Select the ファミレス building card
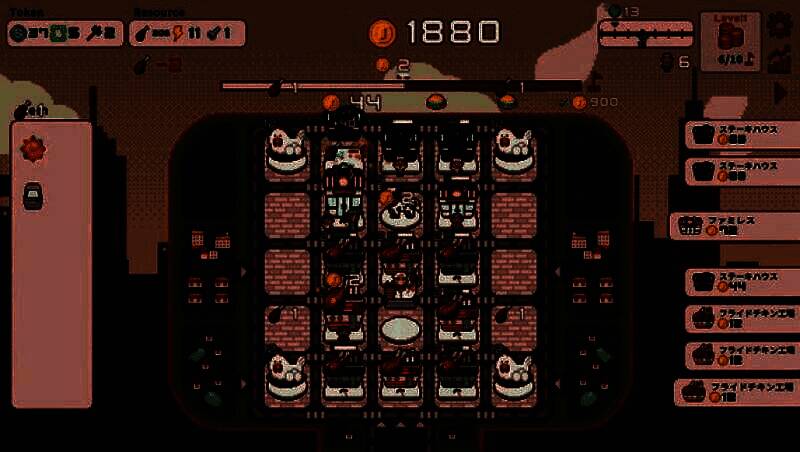 click(x=733, y=224)
